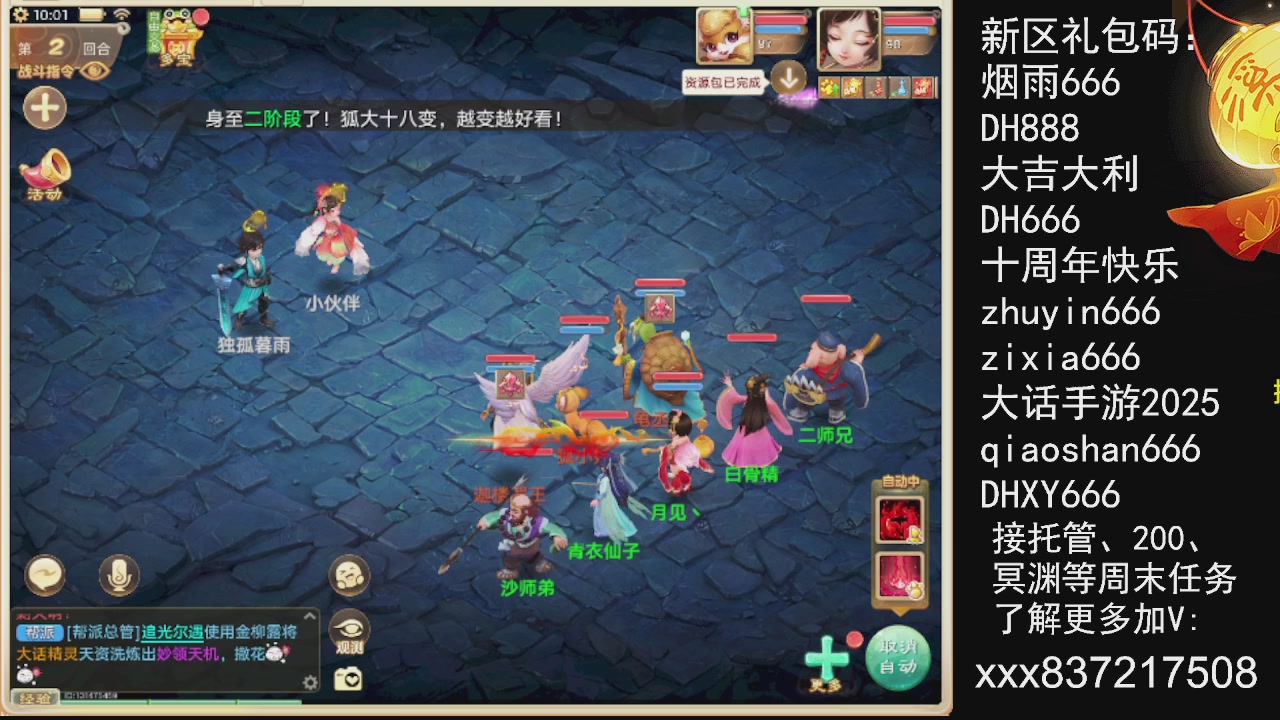Collapse the chat window using the chevron

tap(310, 616)
